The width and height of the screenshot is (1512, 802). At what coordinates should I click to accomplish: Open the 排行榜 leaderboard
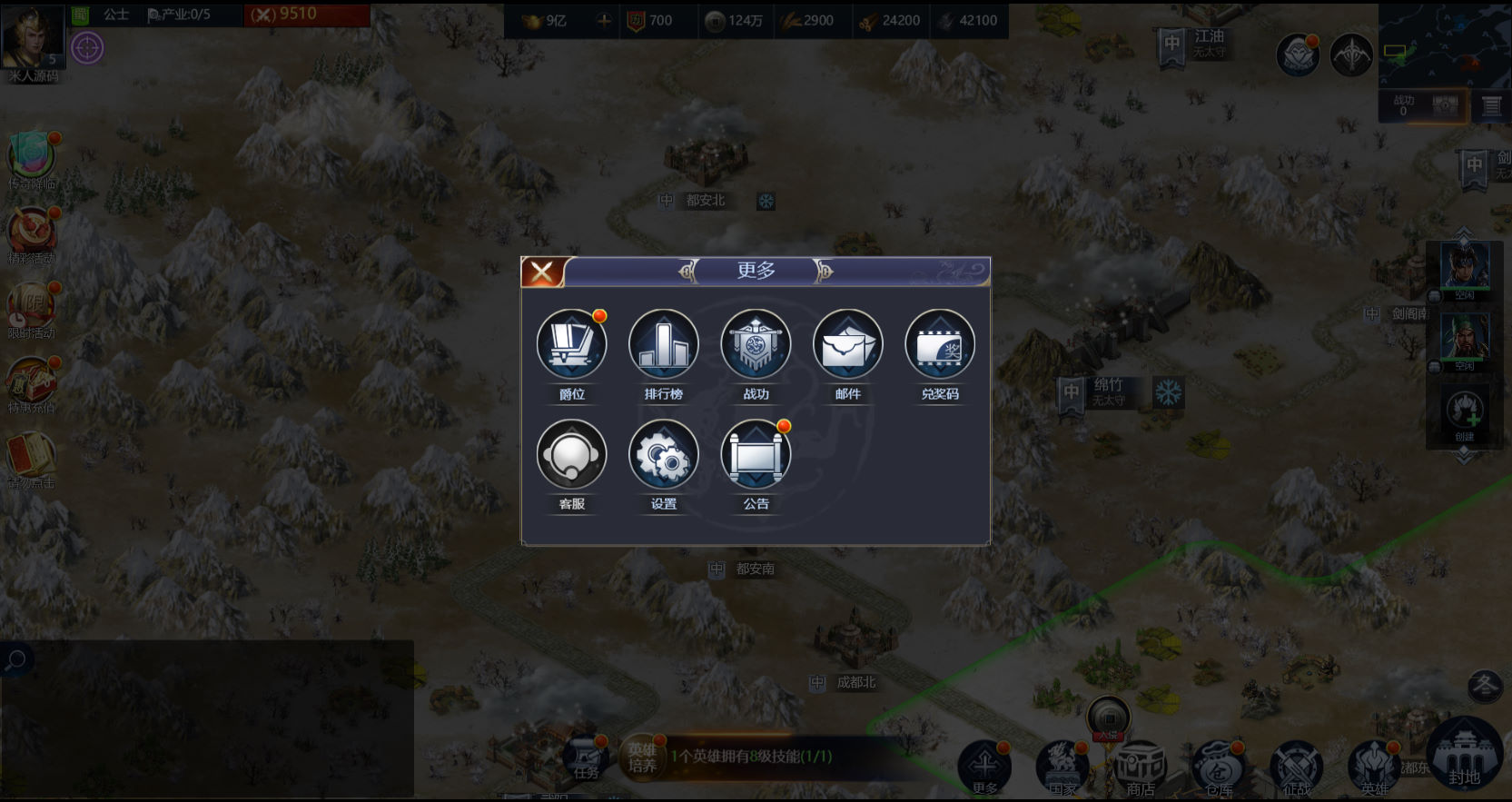pyautogui.click(x=664, y=345)
